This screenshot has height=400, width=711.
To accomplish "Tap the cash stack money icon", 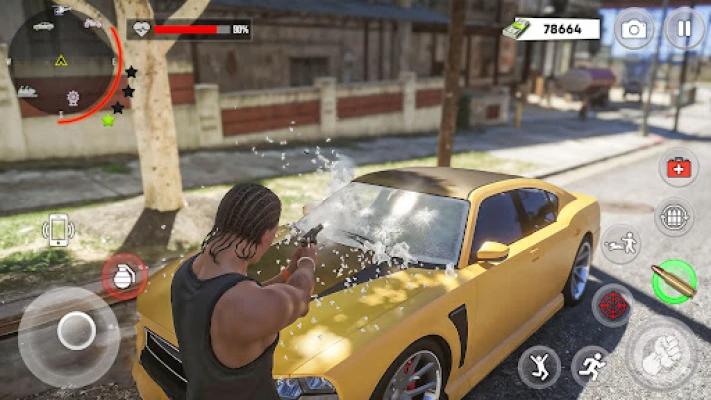I will click(x=516, y=29).
